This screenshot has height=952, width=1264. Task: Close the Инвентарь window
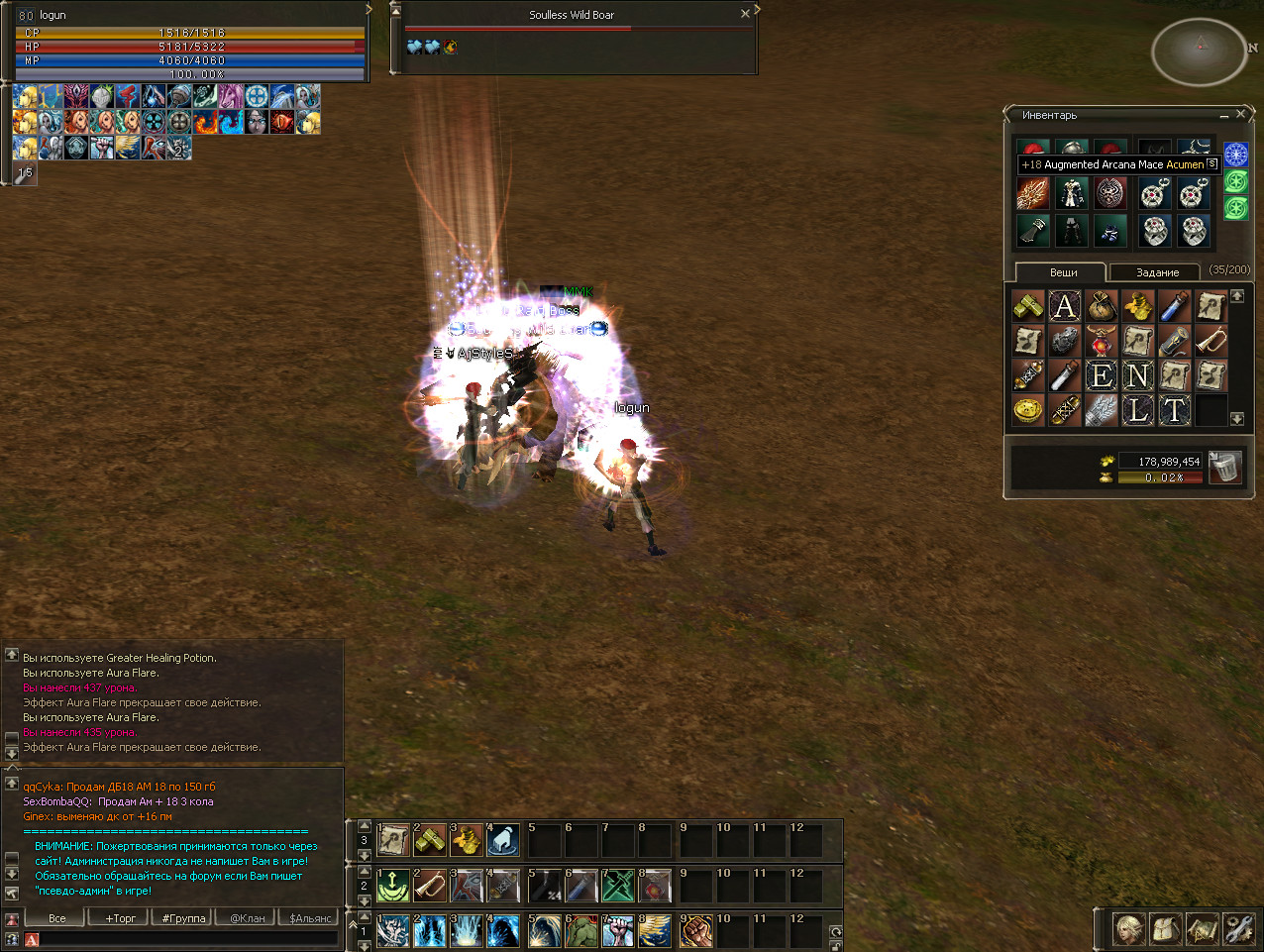[1240, 115]
